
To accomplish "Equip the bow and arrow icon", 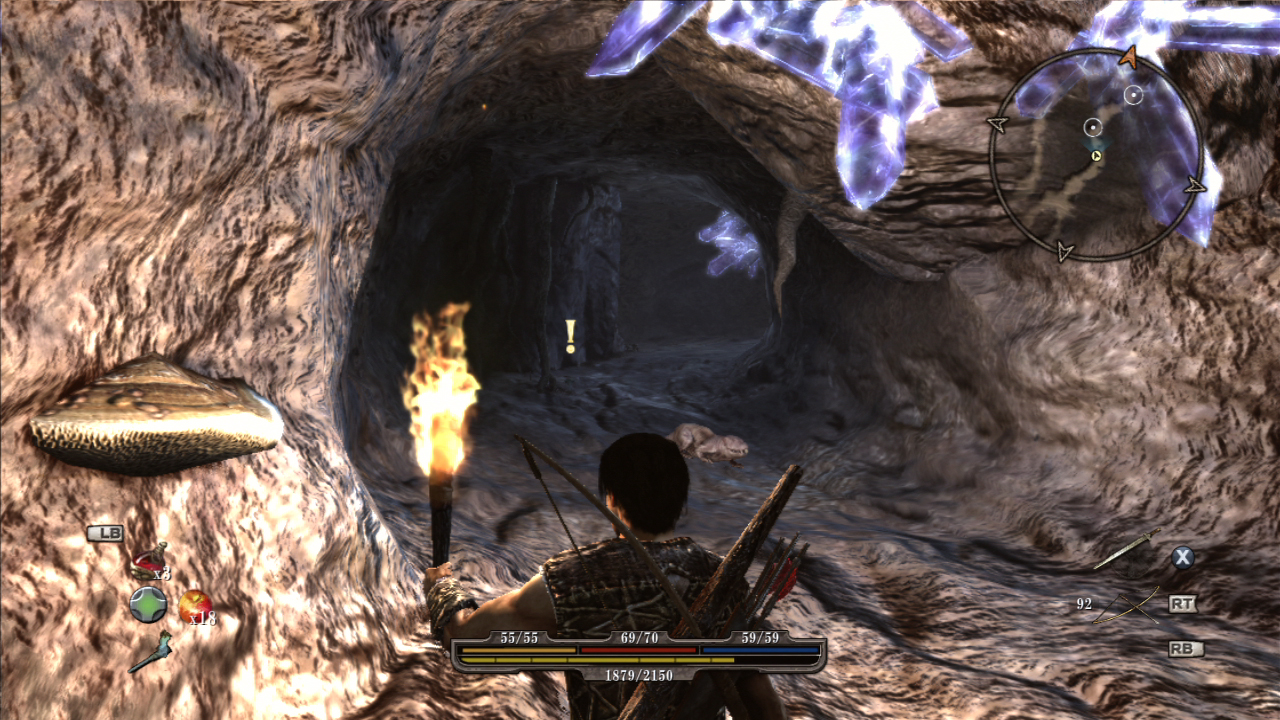I will pos(1126,605).
